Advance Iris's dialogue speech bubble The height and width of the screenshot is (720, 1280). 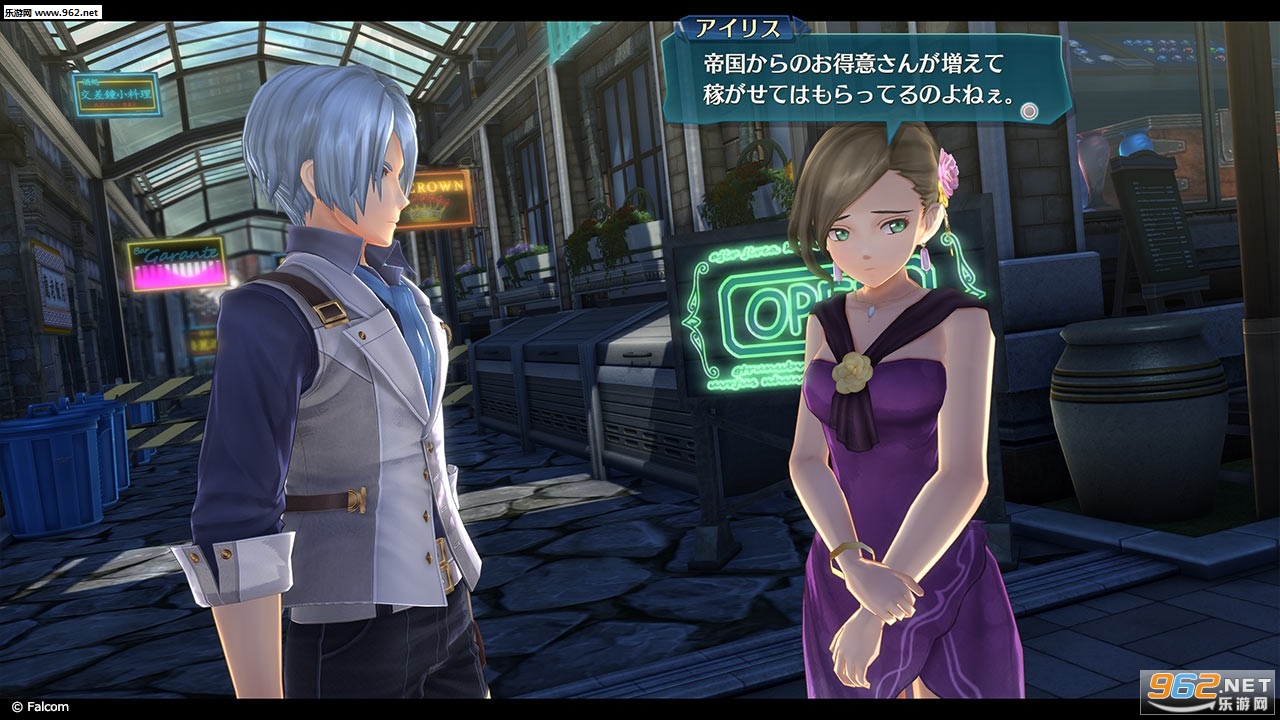[x=860, y=80]
